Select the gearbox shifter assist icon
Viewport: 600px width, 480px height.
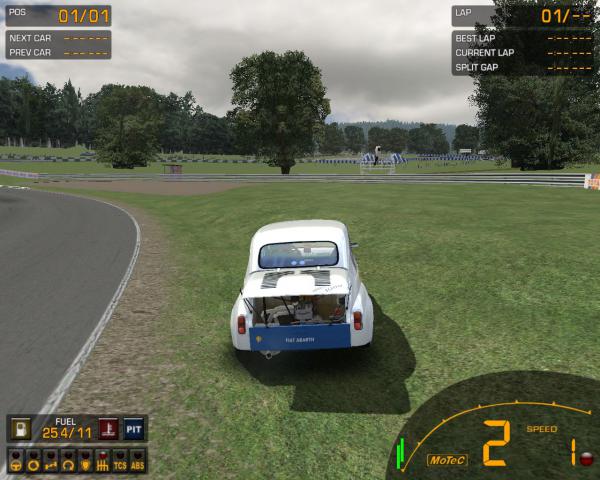tap(101, 463)
